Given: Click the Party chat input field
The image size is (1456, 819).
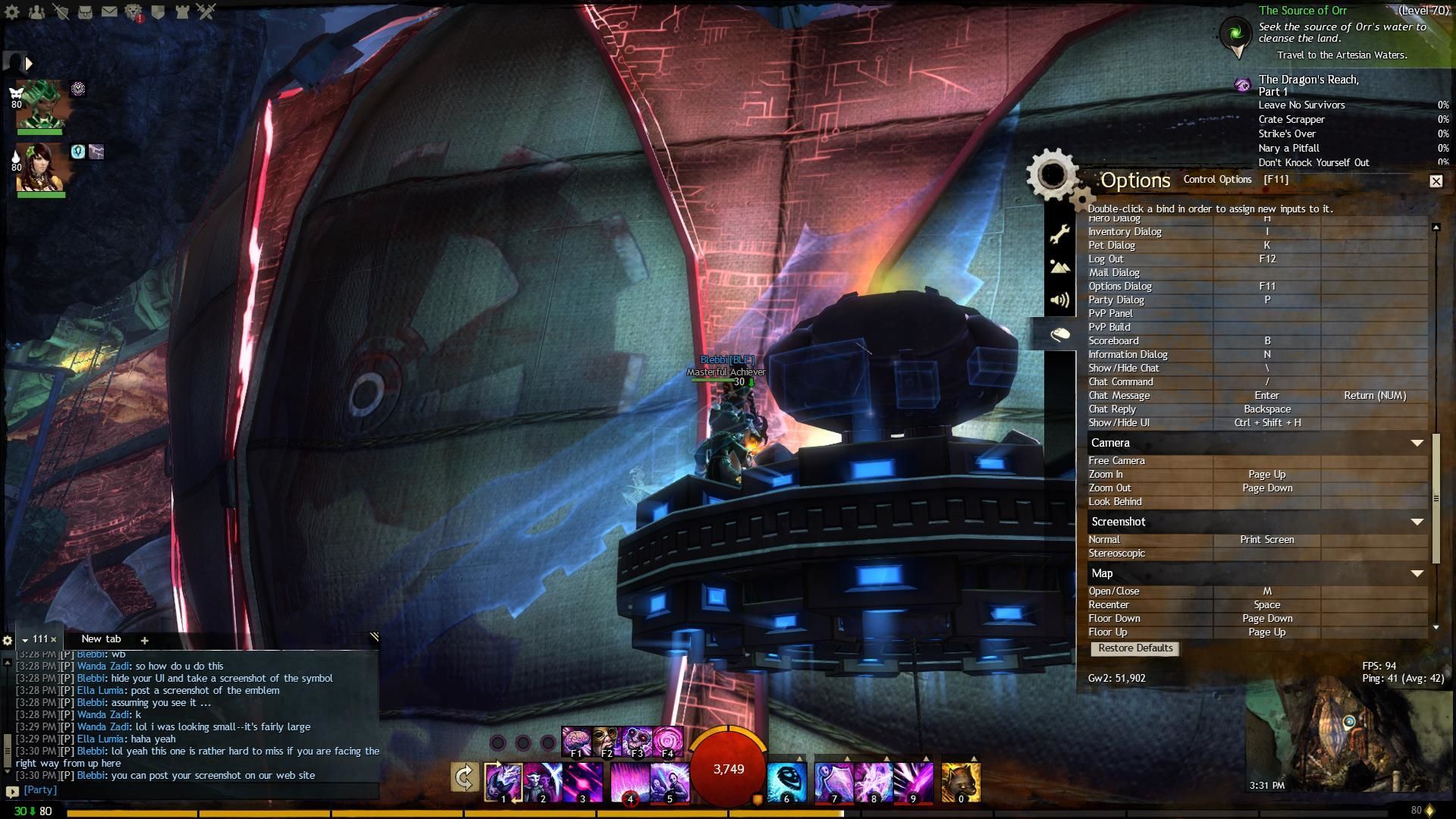Looking at the screenshot, I should point(197,790).
